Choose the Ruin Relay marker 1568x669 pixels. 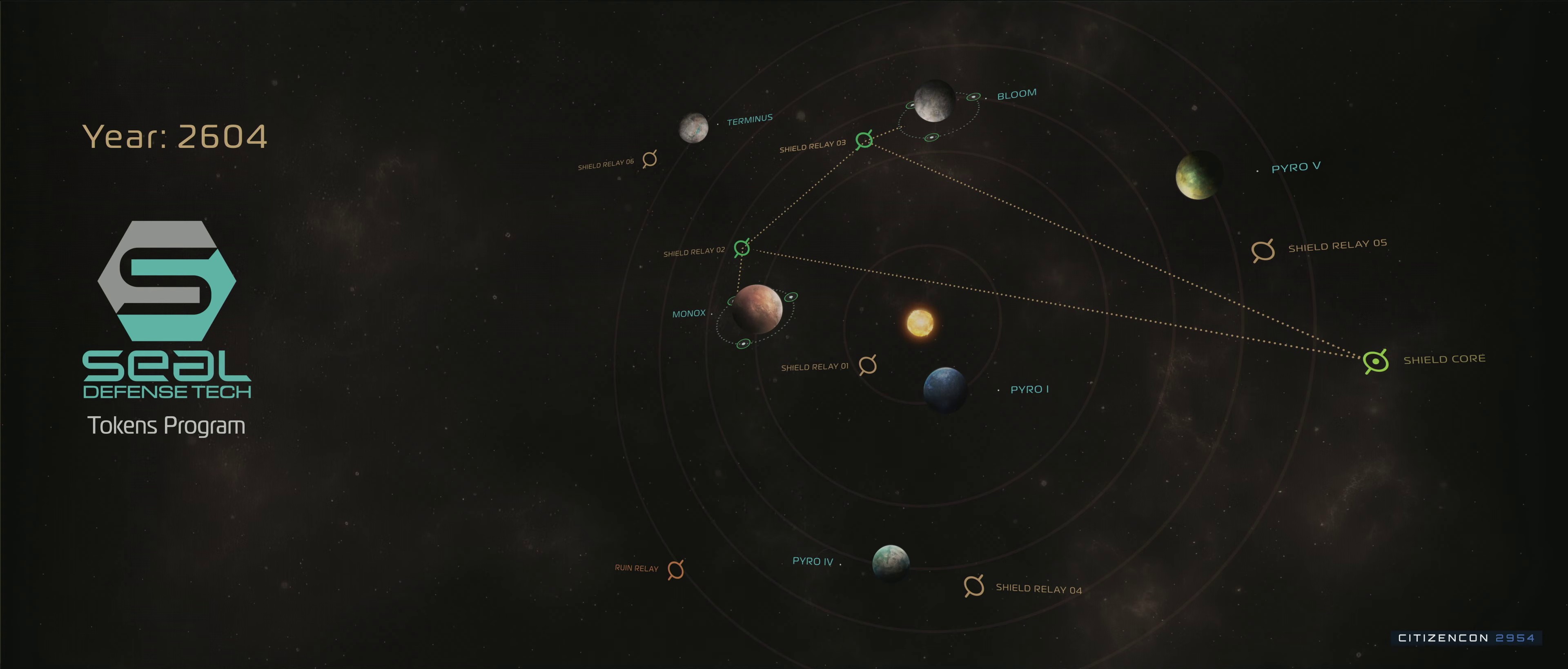coord(676,570)
